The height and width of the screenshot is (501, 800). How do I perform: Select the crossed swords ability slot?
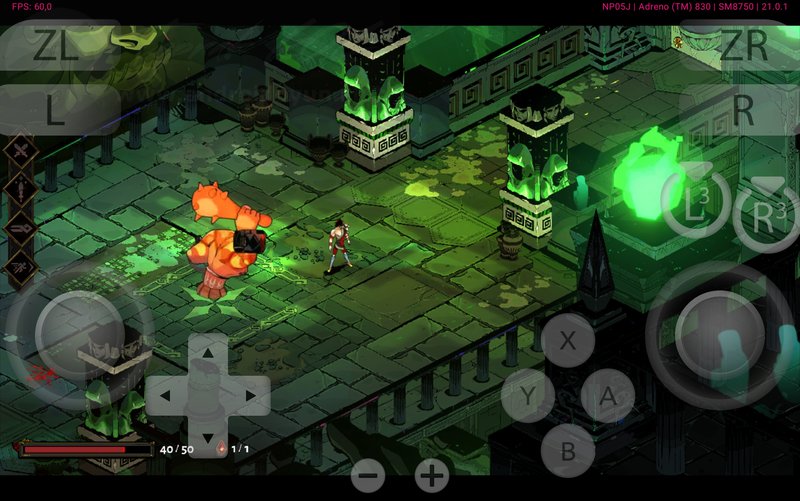(x=20, y=151)
